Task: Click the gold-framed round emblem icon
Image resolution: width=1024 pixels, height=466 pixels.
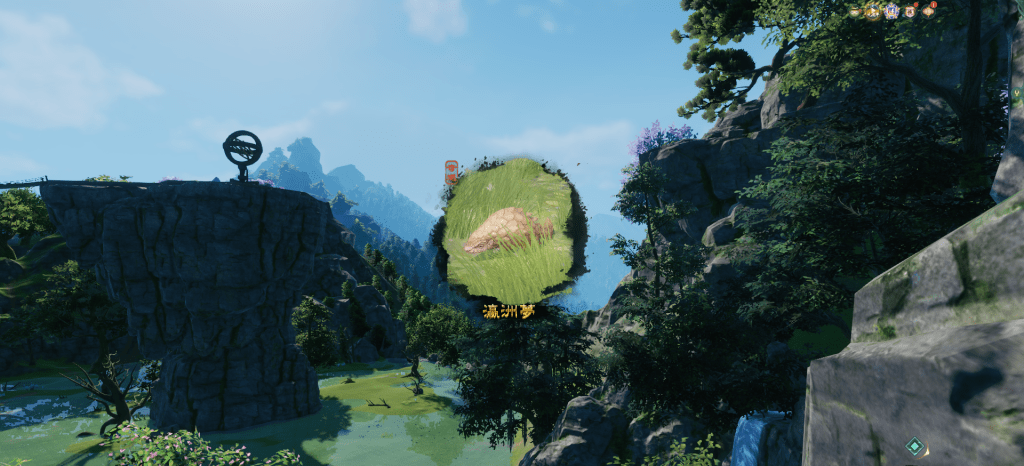Action: [873, 12]
